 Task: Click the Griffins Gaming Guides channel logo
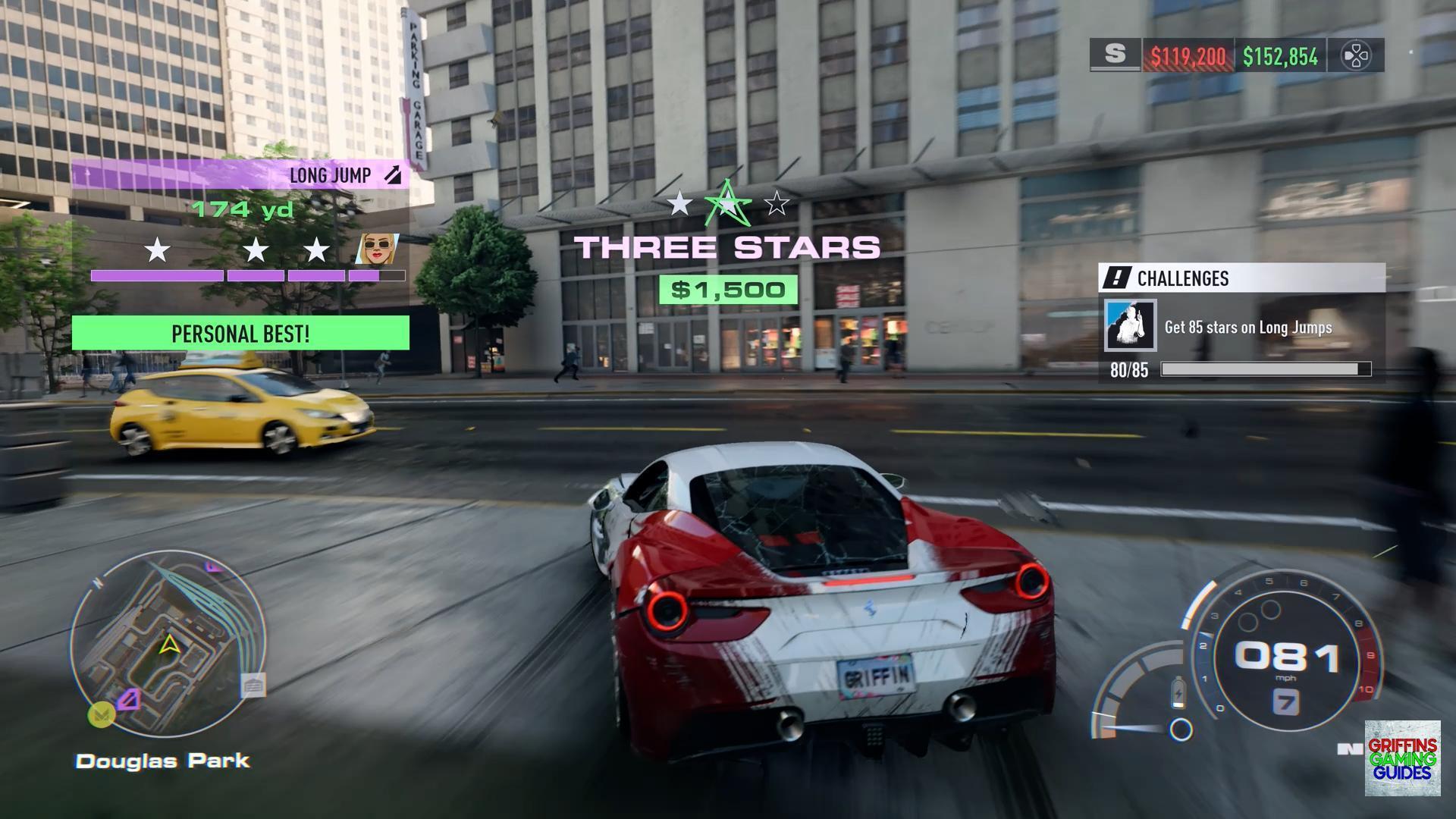click(x=1402, y=758)
